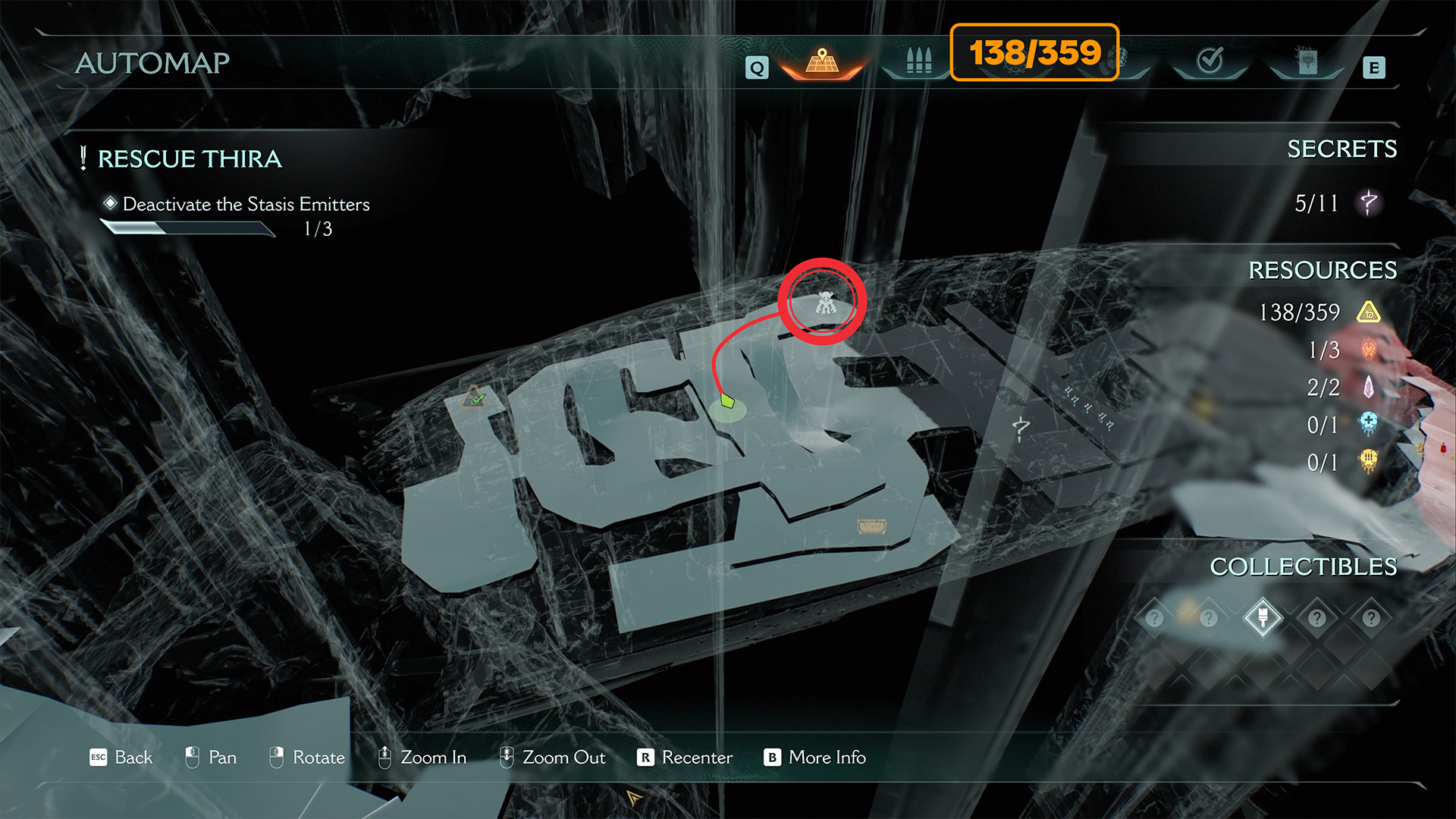Screen dimensions: 1456x819
Task: Select the secret question mark map marker
Action: pos(1021,428)
